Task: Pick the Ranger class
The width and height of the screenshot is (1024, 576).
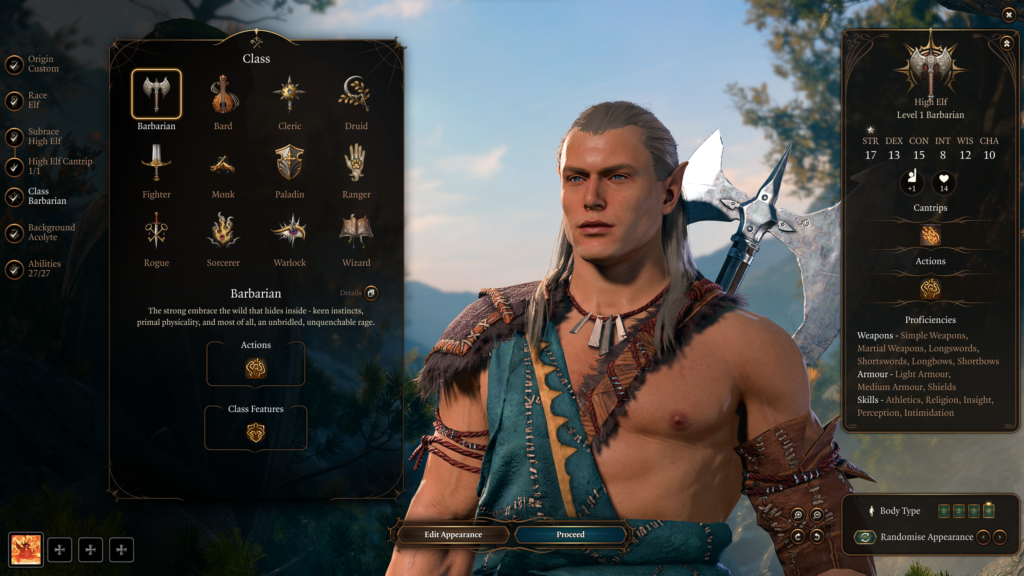Action: (356, 163)
